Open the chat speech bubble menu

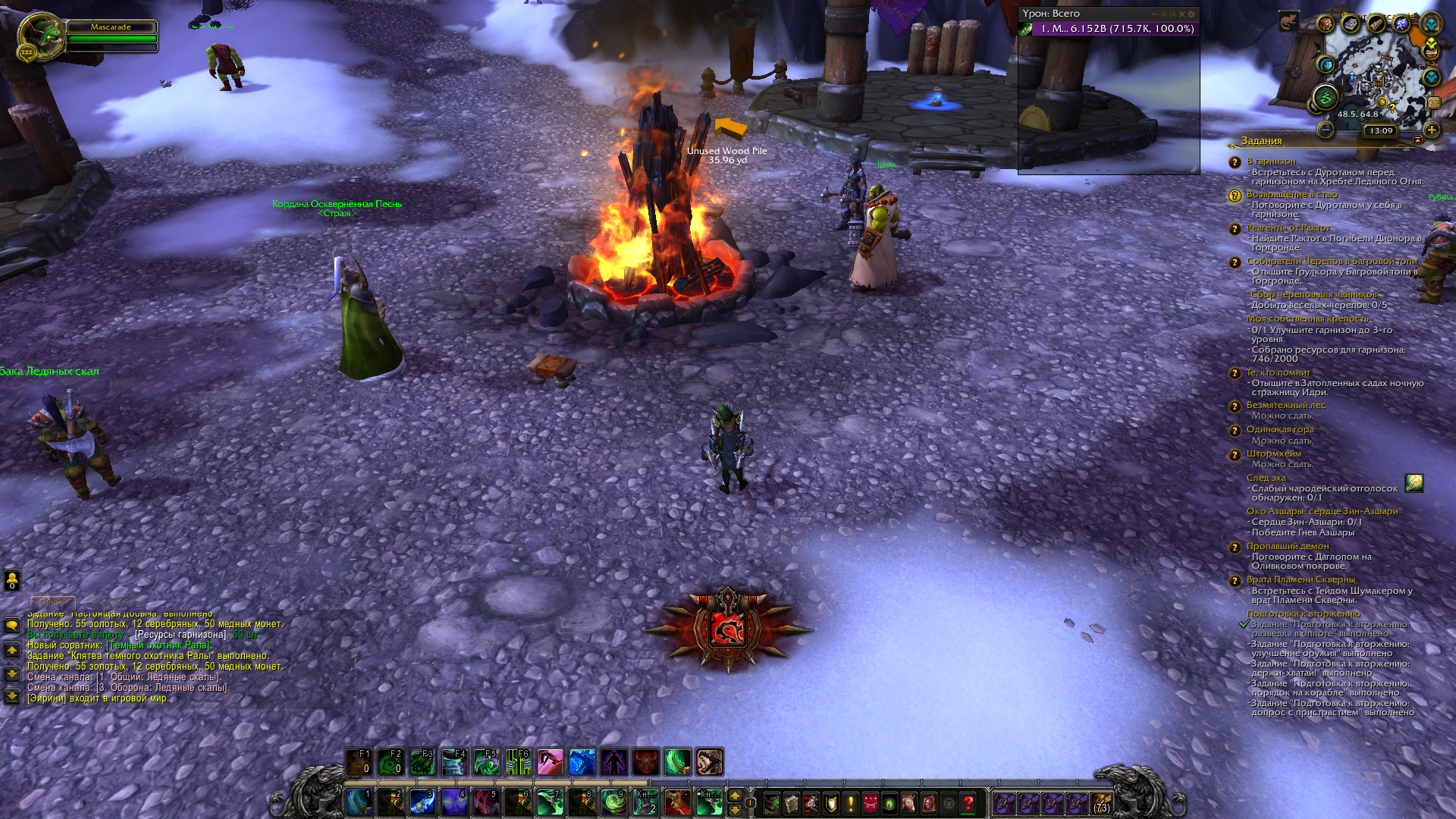click(12, 626)
